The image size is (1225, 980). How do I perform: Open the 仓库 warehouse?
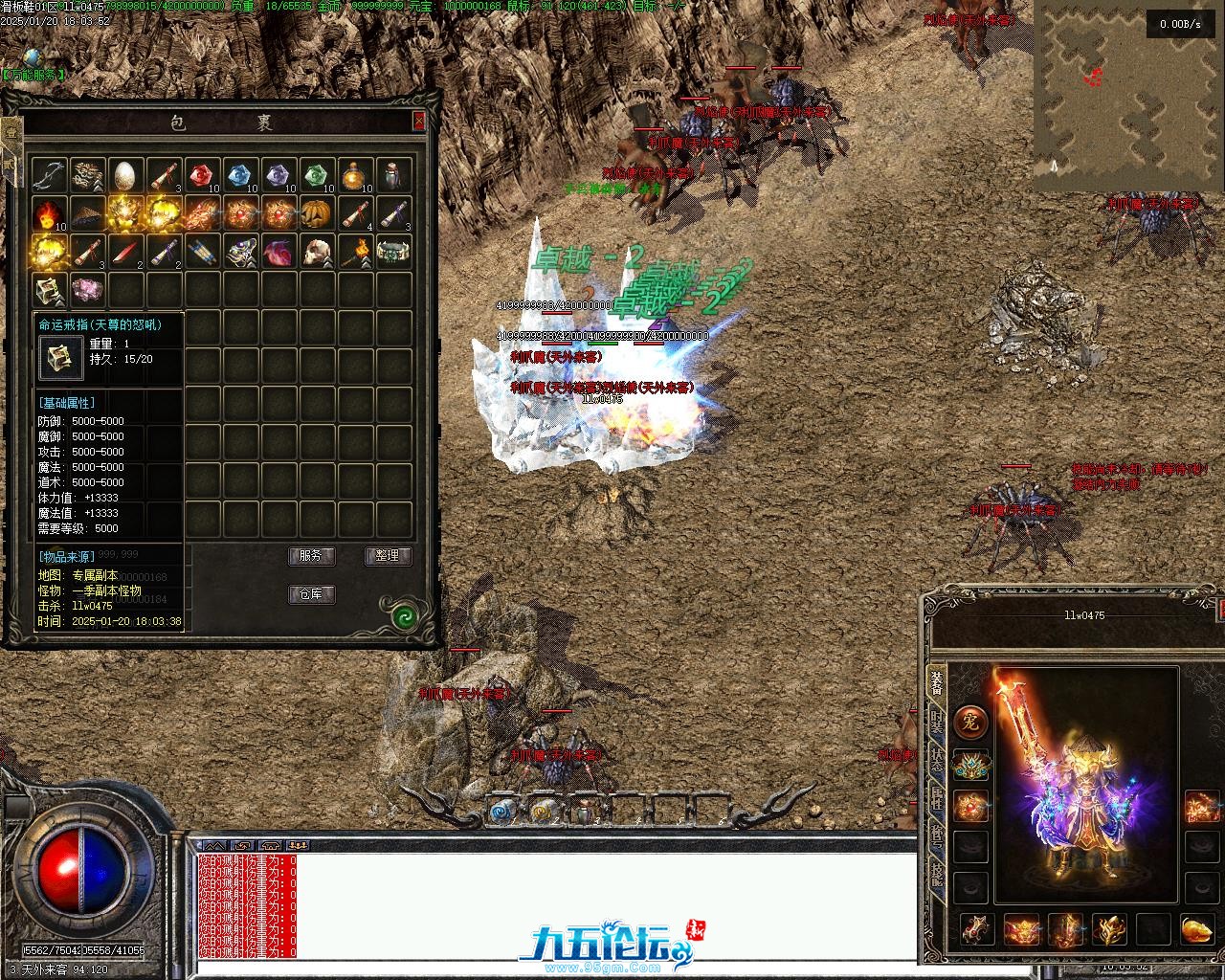311,594
